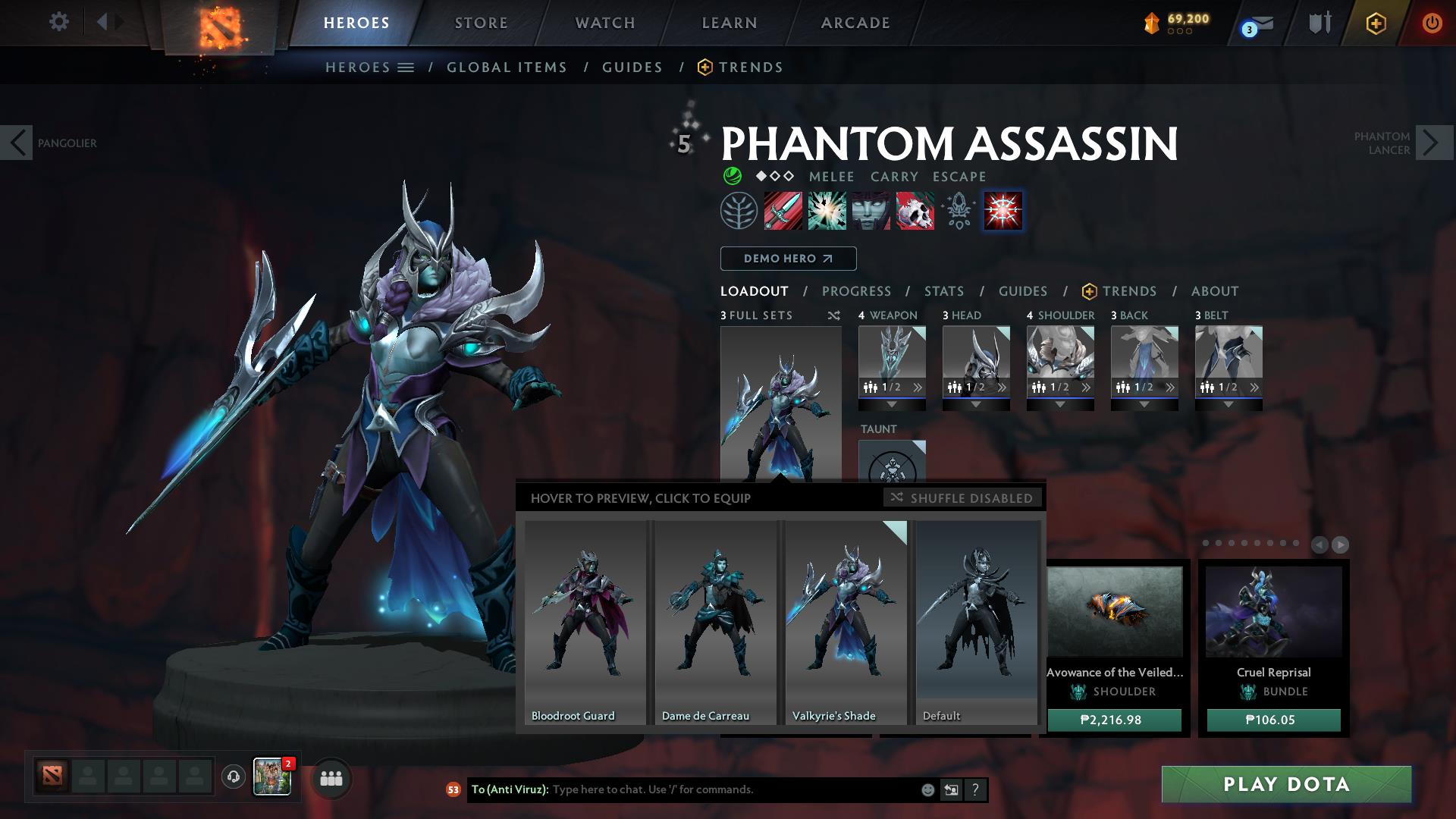Switch to the Progress tab
1456x819 pixels.
pyautogui.click(x=856, y=291)
